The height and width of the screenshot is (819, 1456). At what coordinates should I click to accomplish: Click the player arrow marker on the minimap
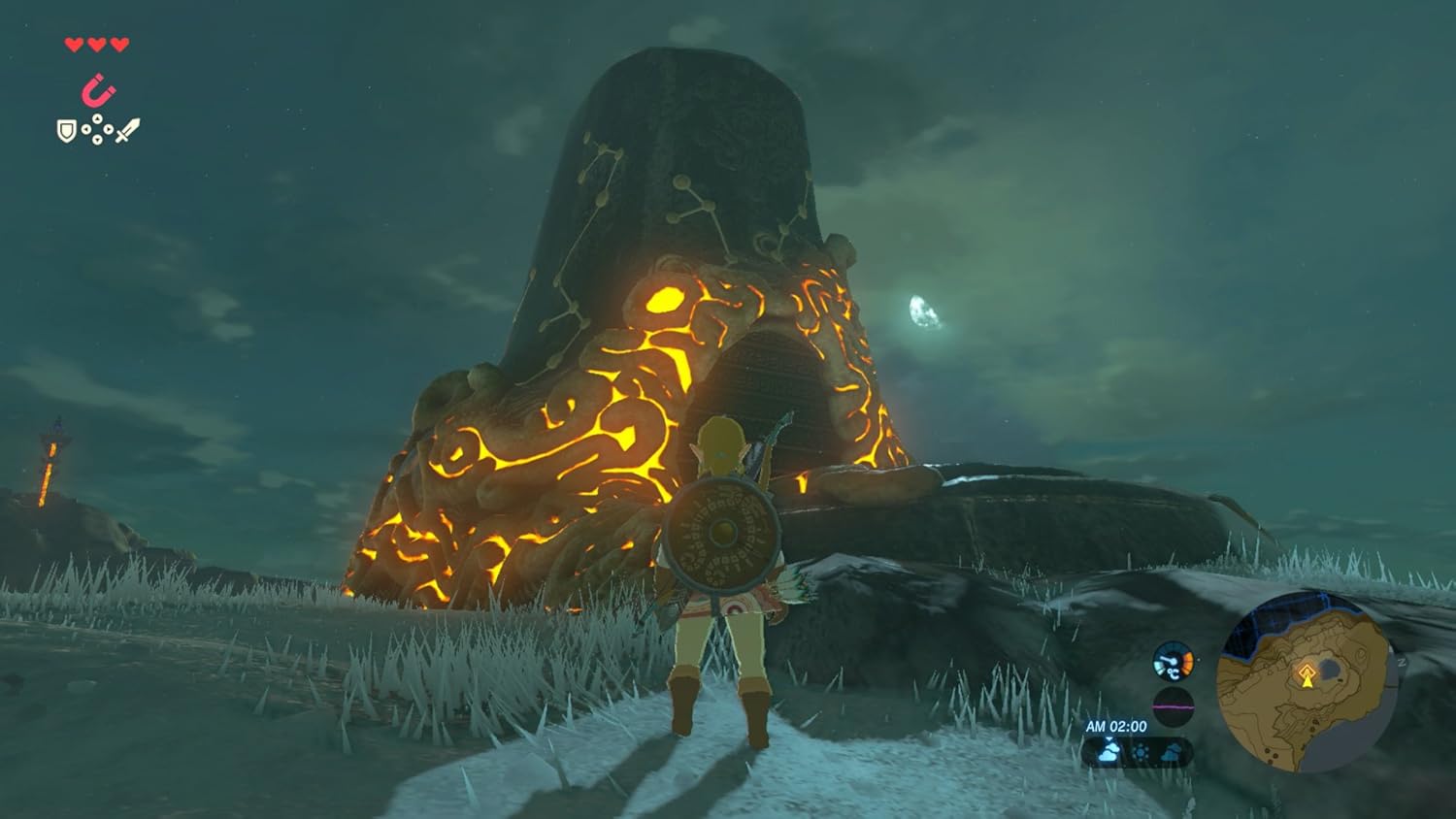pos(1307,682)
